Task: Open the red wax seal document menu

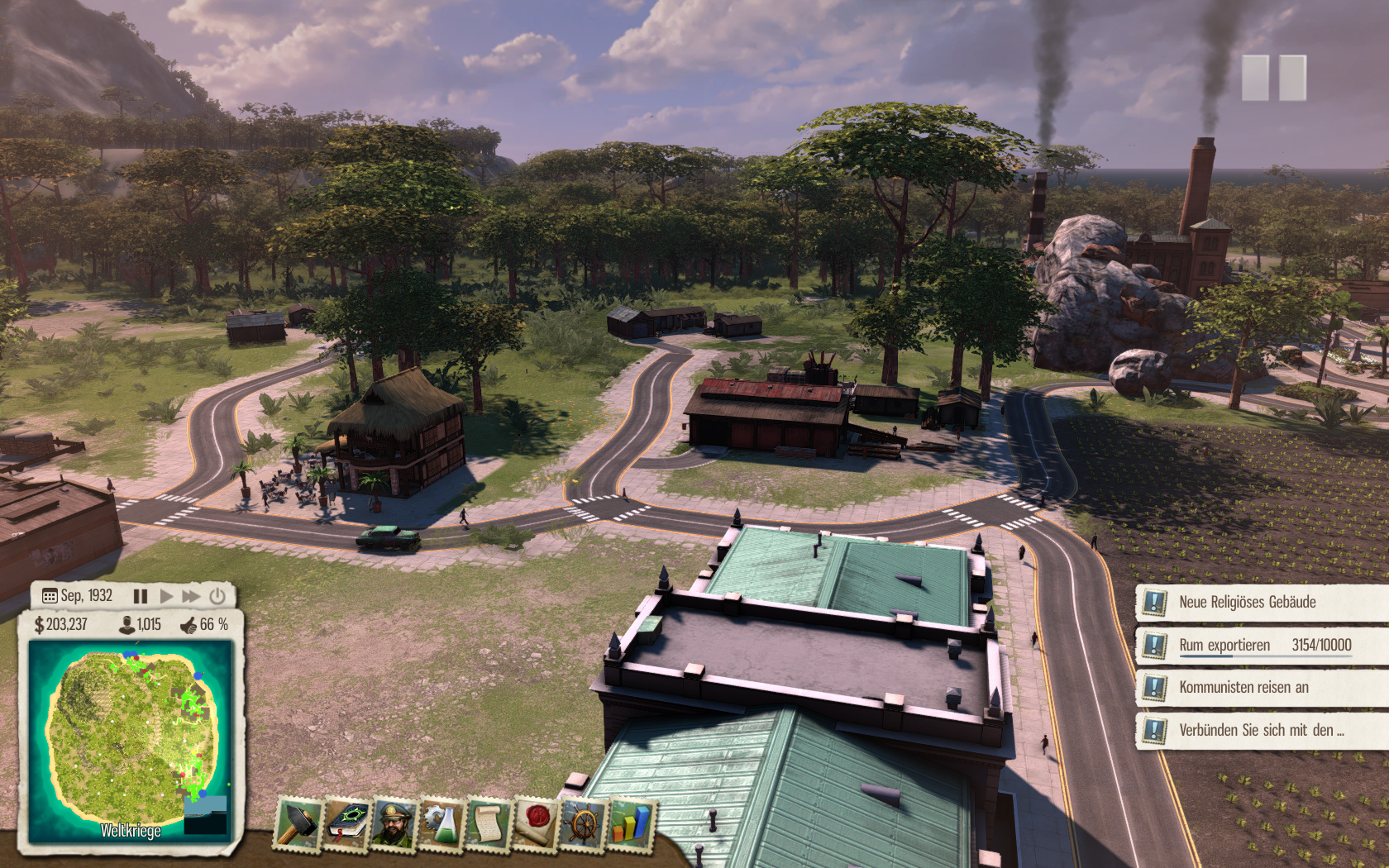Action: [x=536, y=823]
